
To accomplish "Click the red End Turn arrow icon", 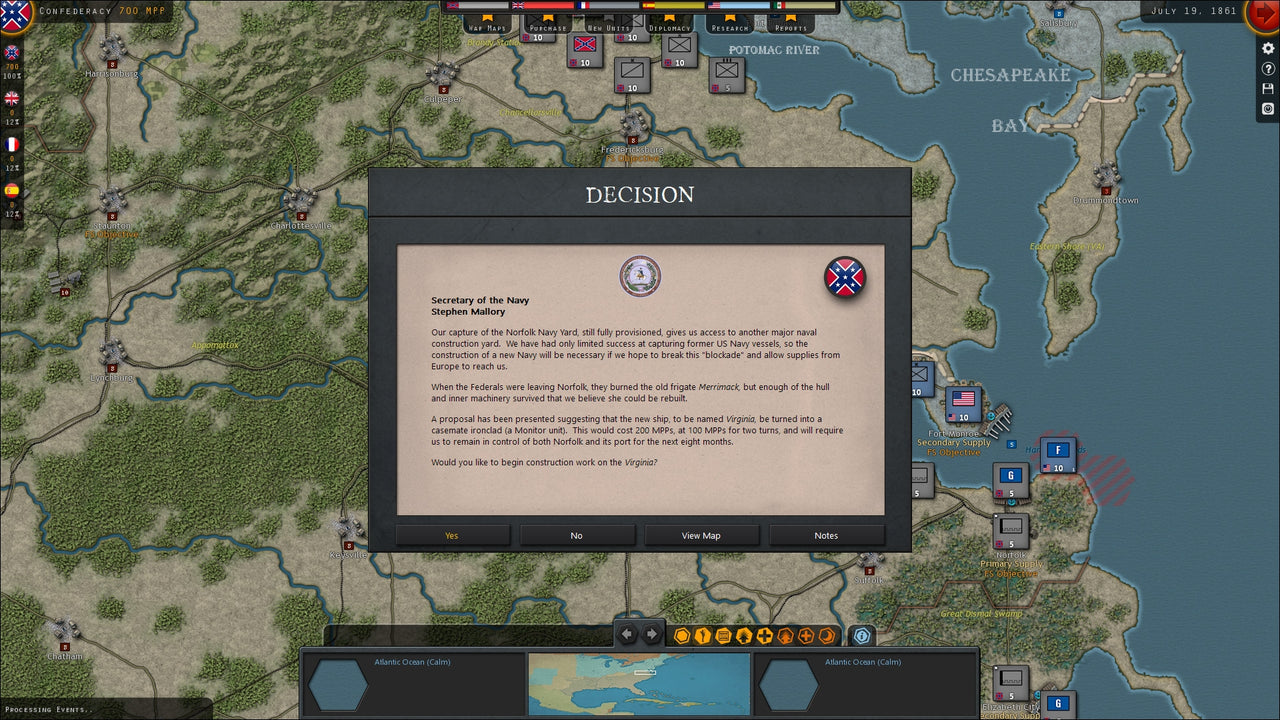I will [1263, 13].
